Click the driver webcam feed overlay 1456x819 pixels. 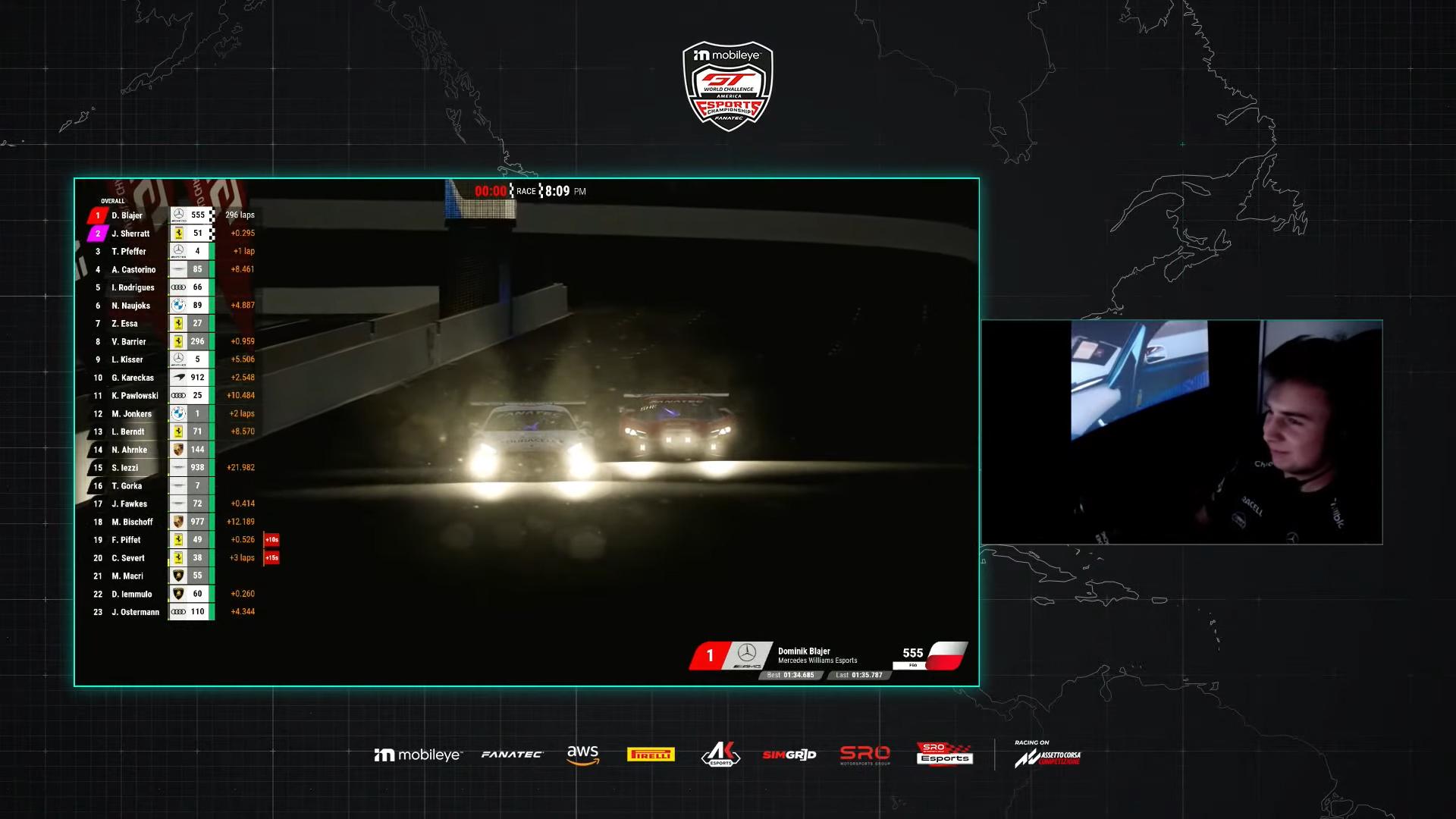tap(1181, 431)
